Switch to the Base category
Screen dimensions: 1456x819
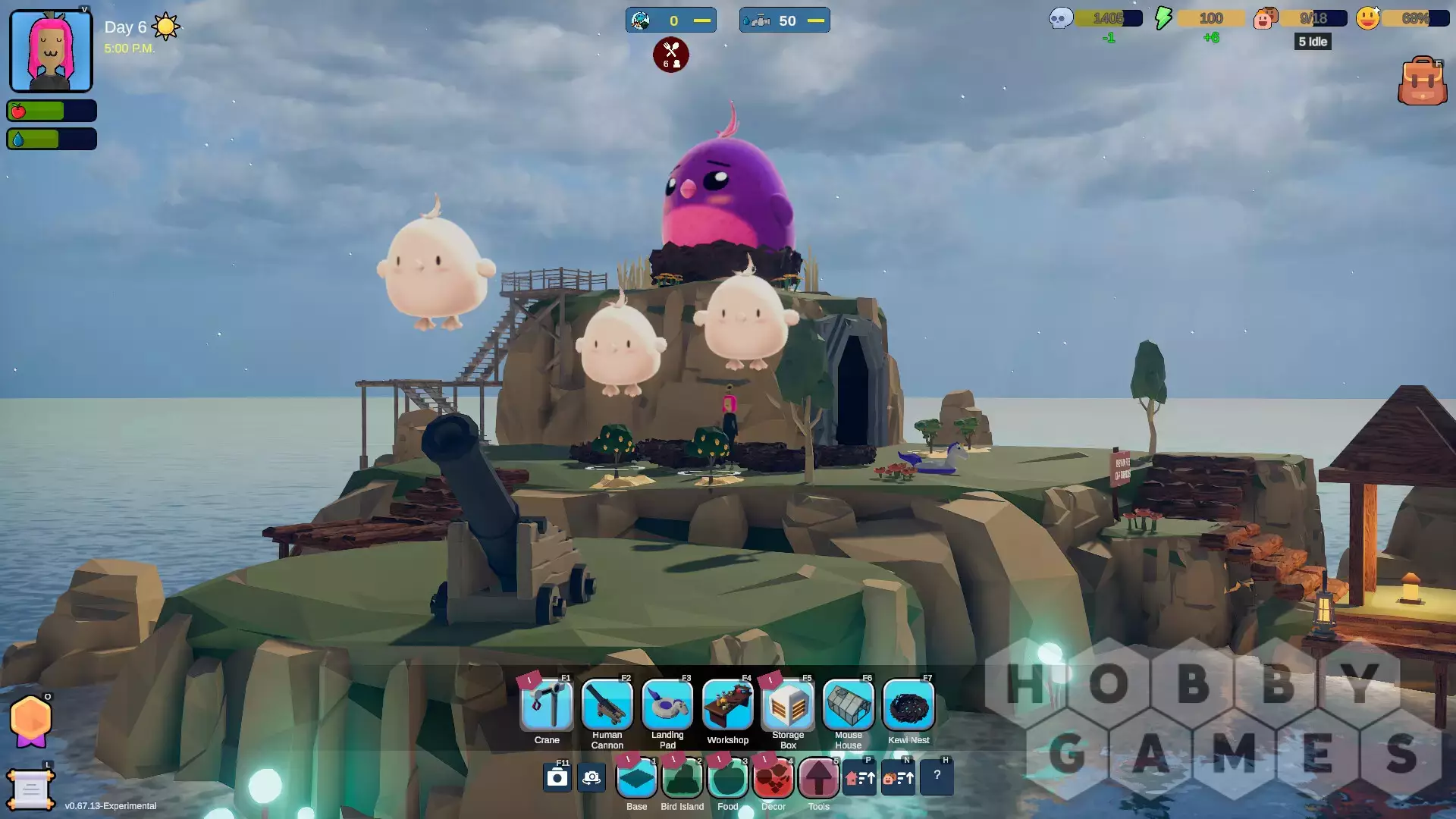[x=637, y=778]
